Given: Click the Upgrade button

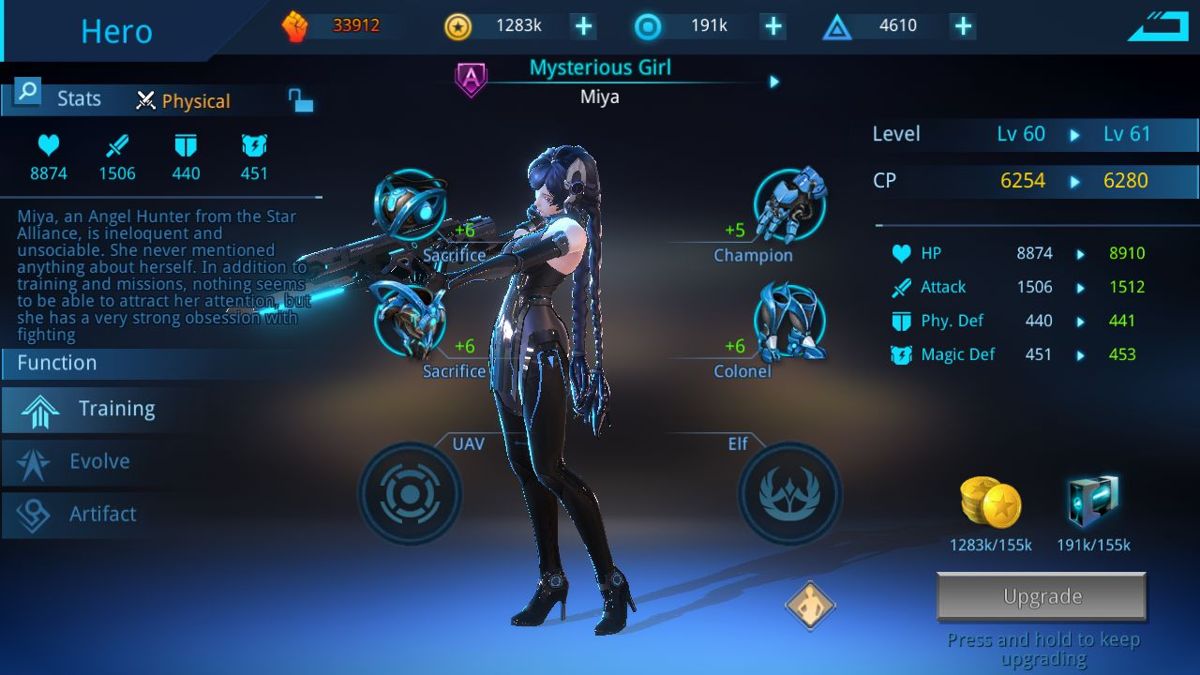Looking at the screenshot, I should pyautogui.click(x=1041, y=597).
